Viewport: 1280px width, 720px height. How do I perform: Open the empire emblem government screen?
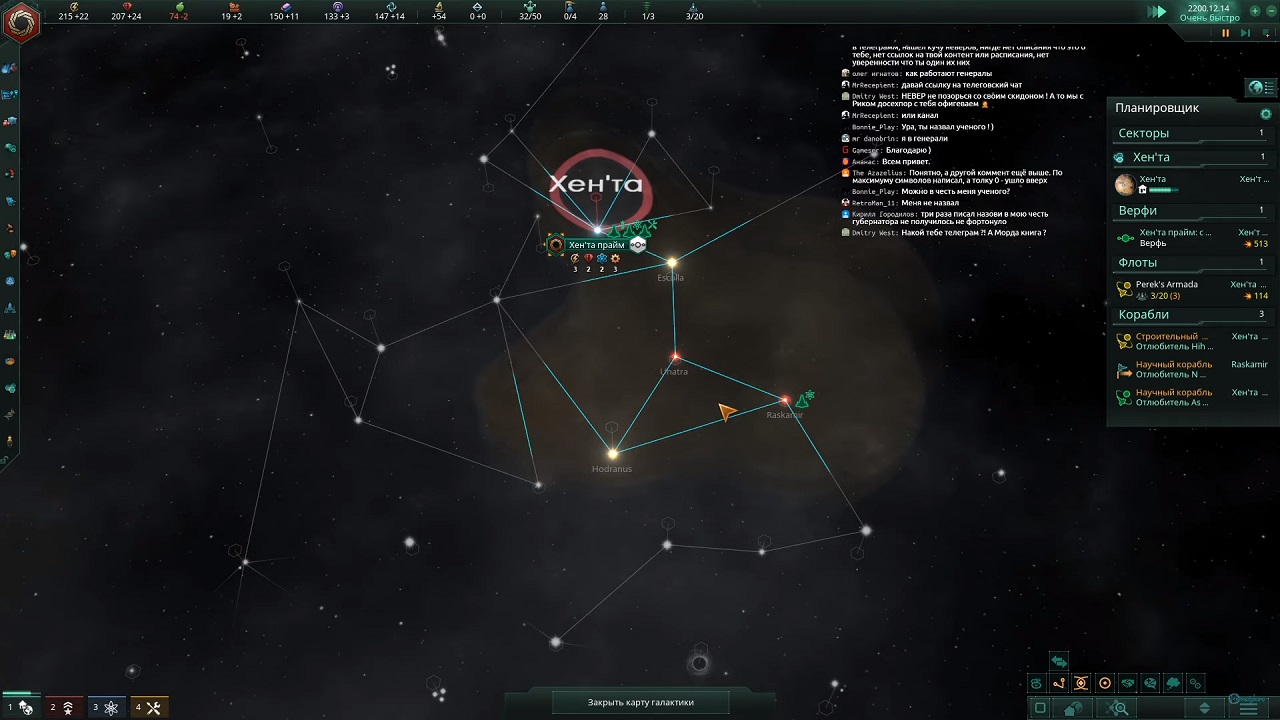pyautogui.click(x=21, y=21)
